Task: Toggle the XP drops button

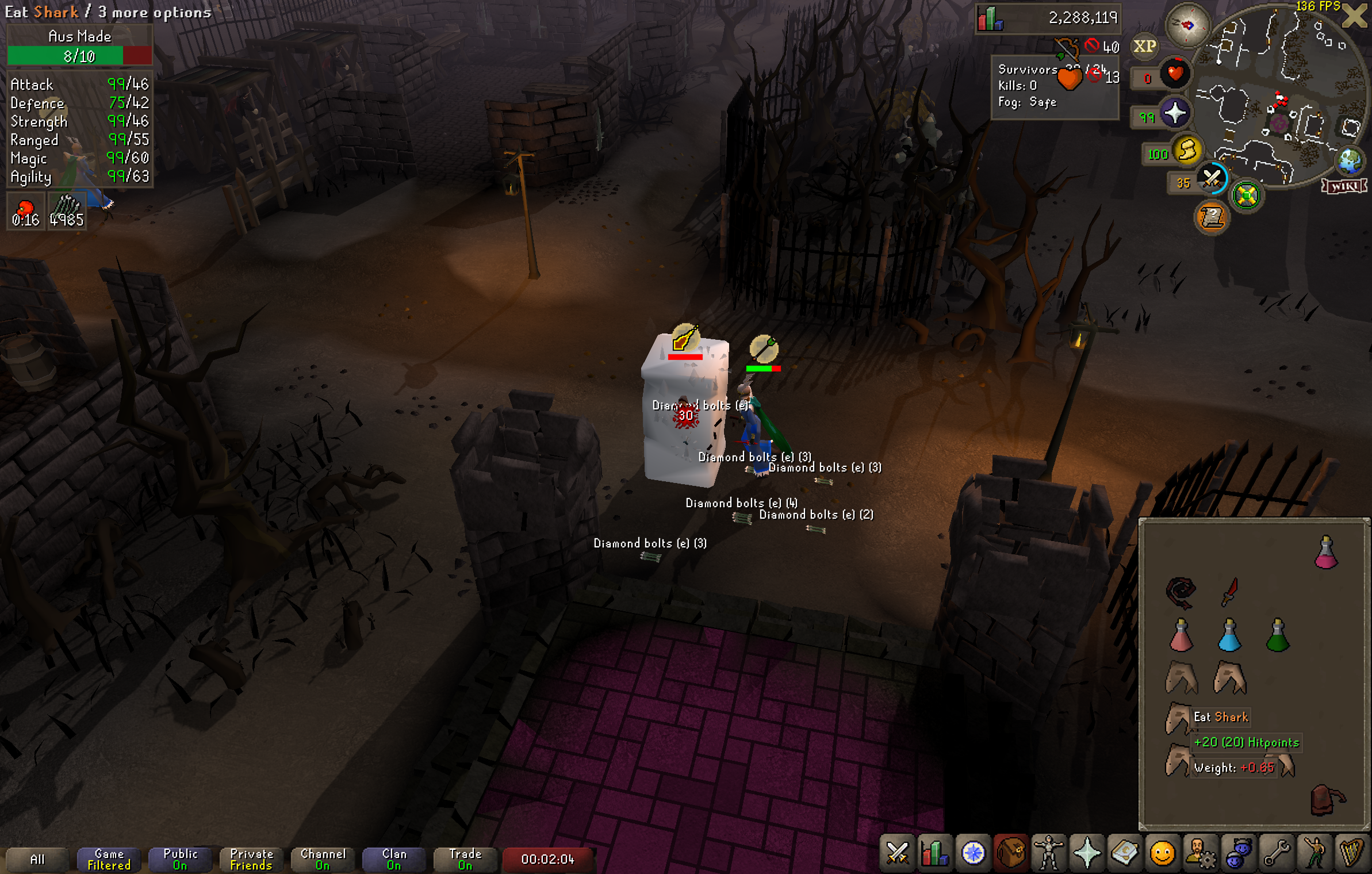Action: [1144, 47]
